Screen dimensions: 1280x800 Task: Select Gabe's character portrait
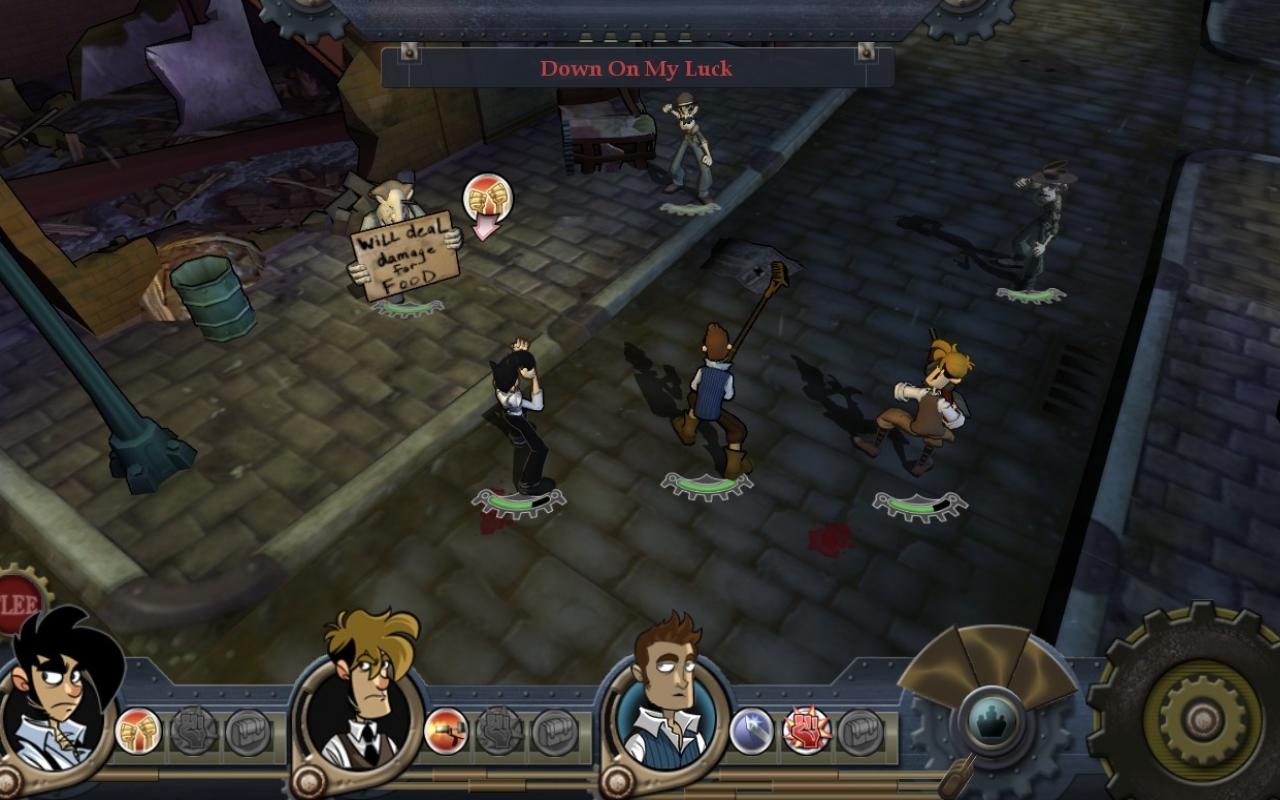[60, 700]
